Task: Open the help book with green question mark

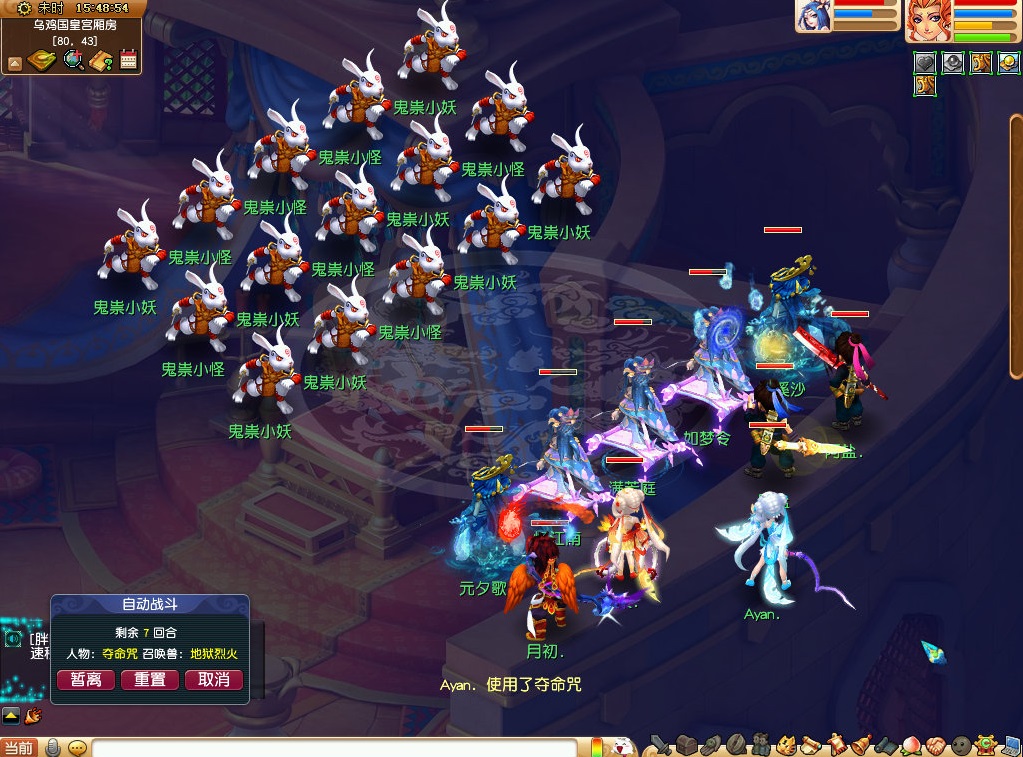Action: point(101,61)
